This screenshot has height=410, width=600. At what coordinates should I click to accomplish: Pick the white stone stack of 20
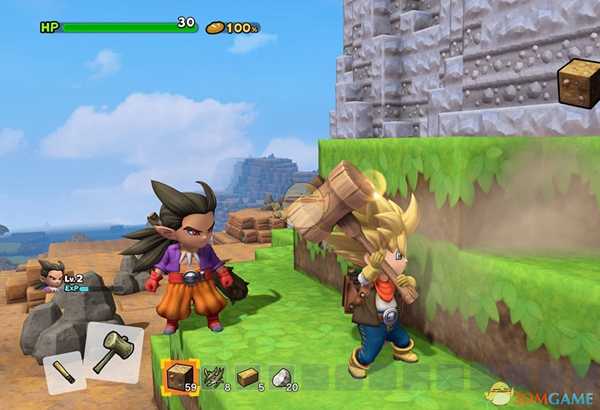coord(281,376)
